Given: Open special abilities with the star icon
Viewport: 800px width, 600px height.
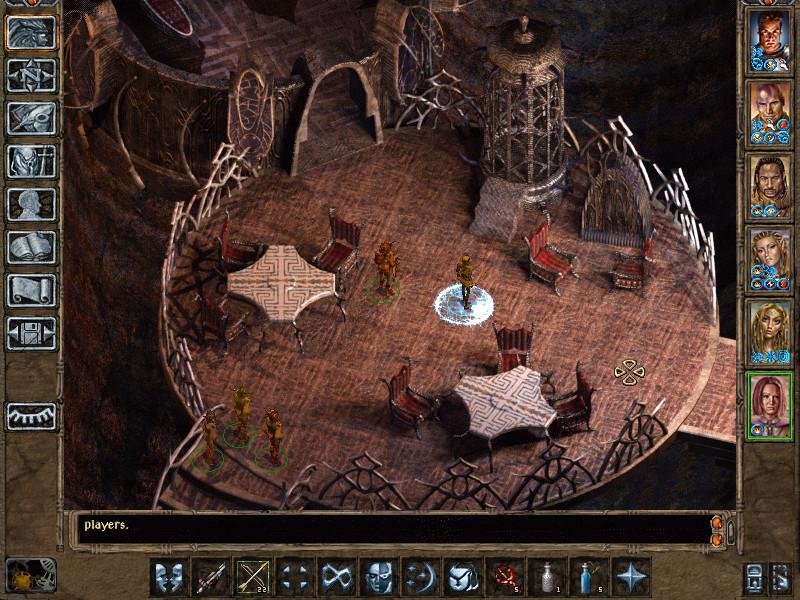Looking at the screenshot, I should click(x=631, y=577).
